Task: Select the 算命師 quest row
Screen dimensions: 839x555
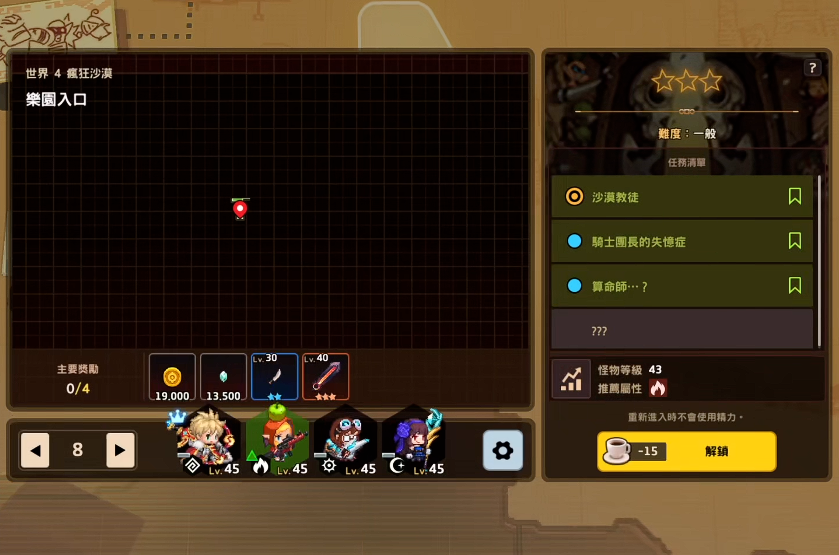Action: 670,286
